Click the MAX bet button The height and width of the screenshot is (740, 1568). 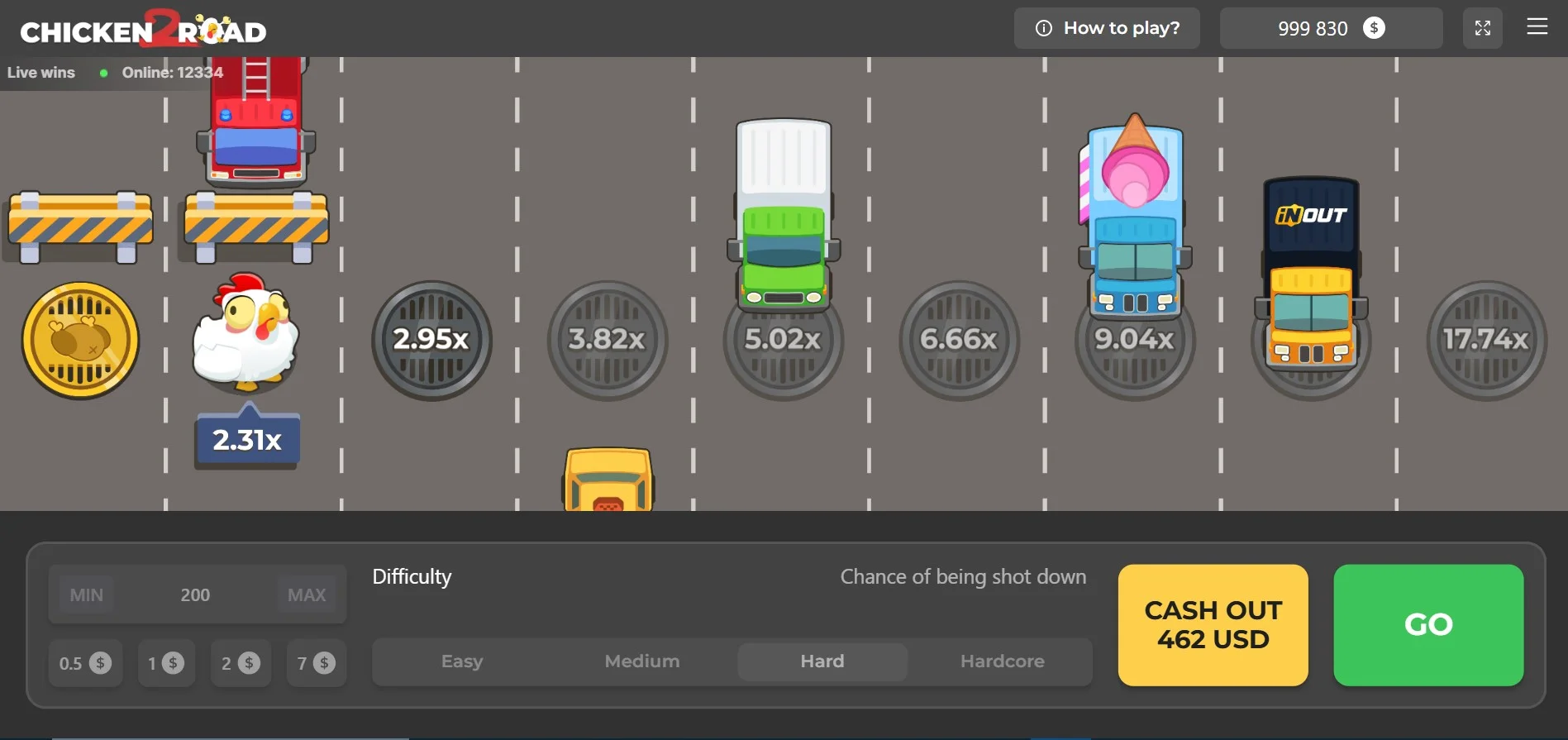pos(307,594)
